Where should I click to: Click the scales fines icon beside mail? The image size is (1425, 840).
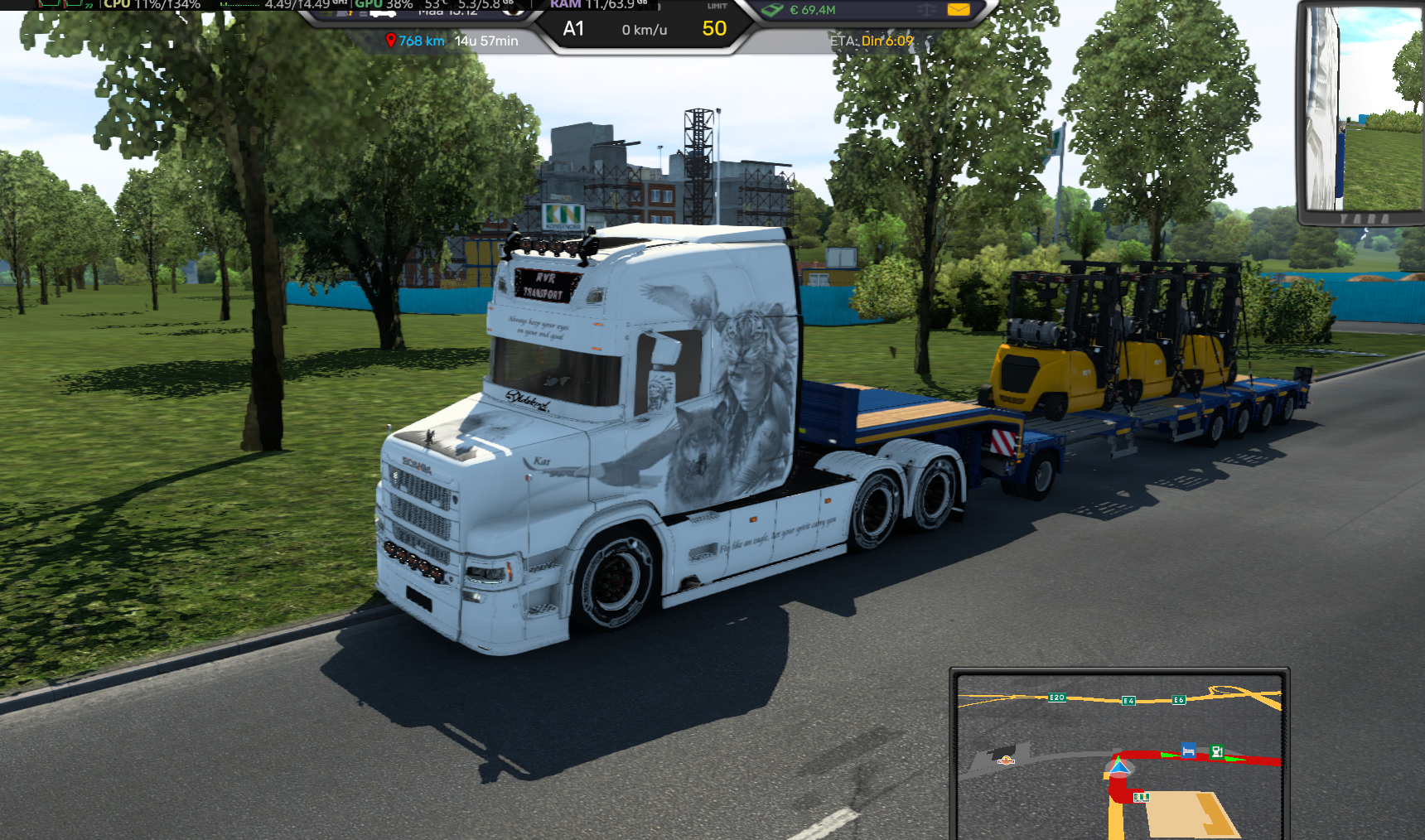coord(926,10)
